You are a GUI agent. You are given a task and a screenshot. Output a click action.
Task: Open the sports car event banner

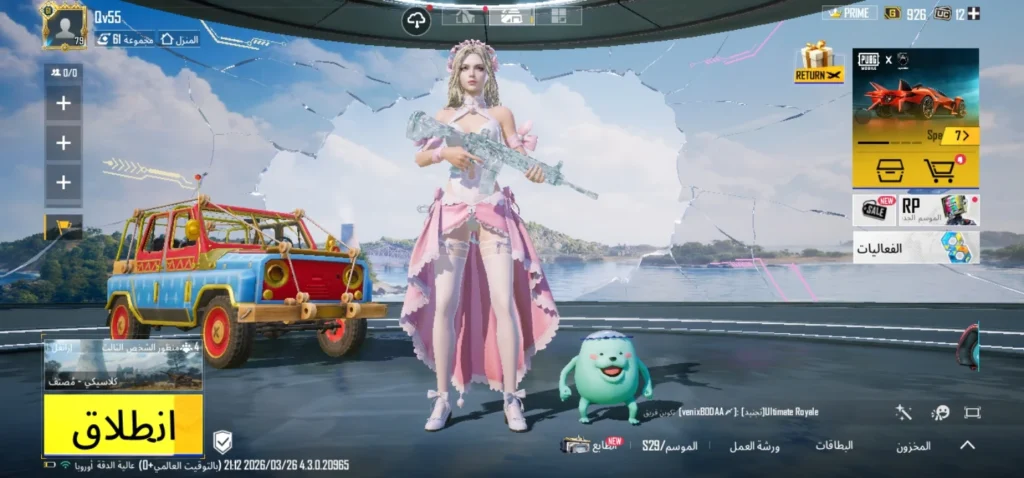tap(915, 95)
